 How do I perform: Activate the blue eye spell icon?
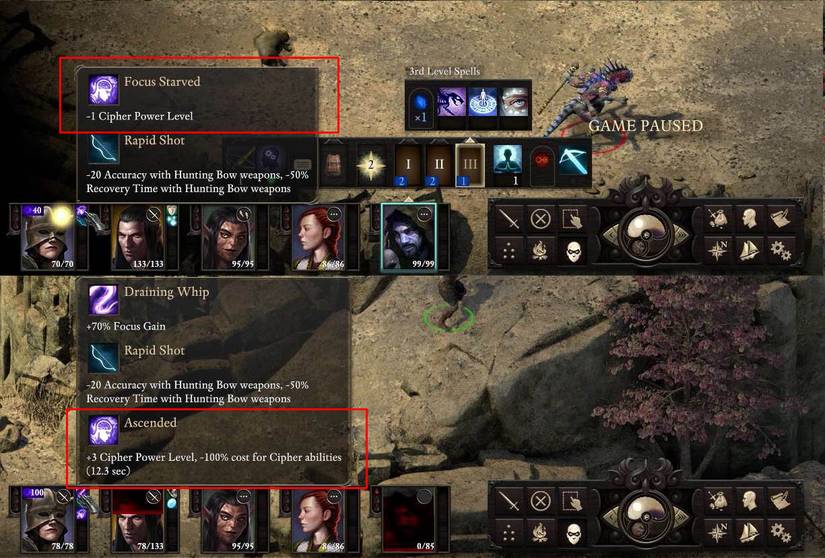point(514,103)
